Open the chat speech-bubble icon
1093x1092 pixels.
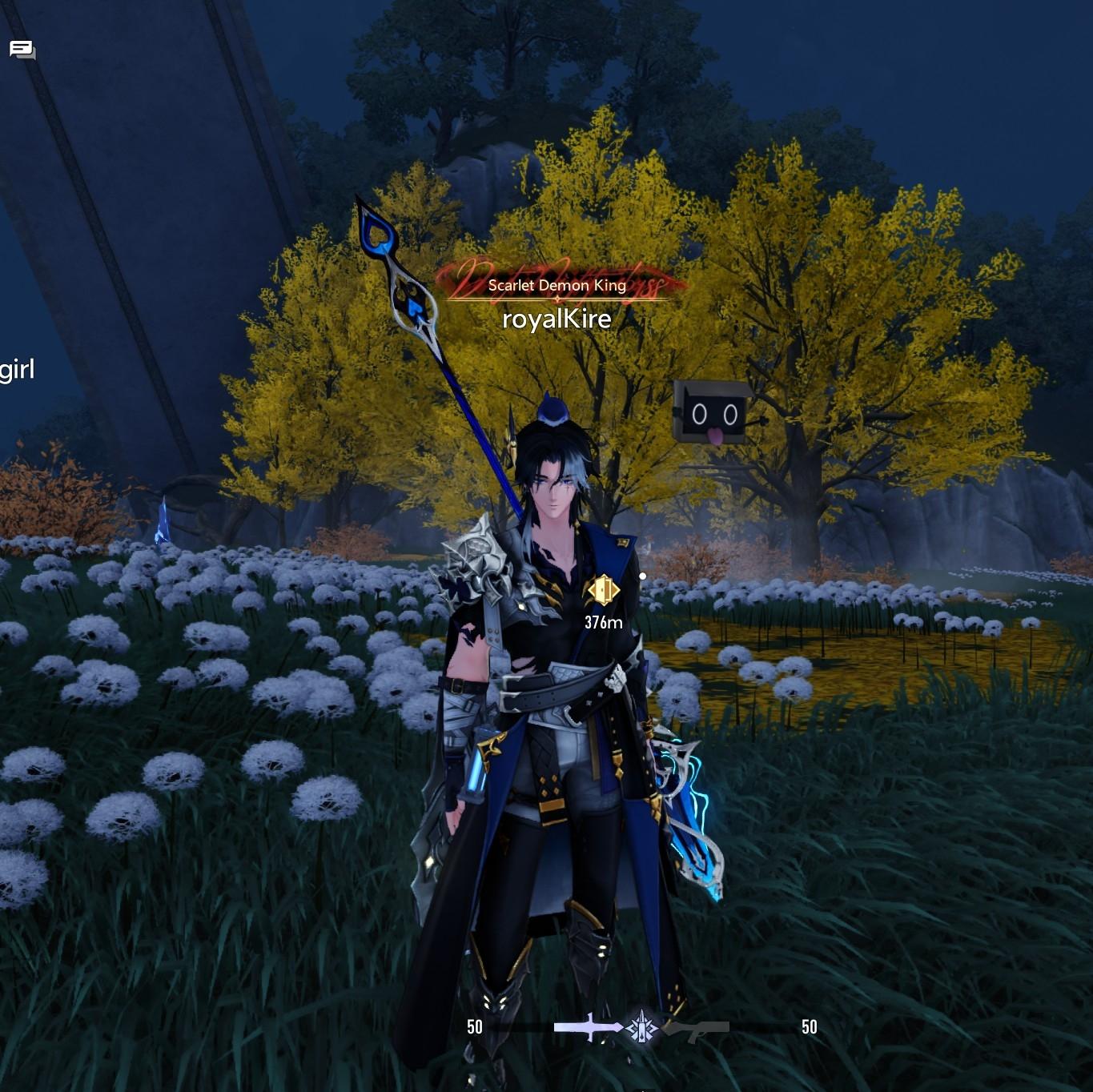pyautogui.click(x=22, y=50)
